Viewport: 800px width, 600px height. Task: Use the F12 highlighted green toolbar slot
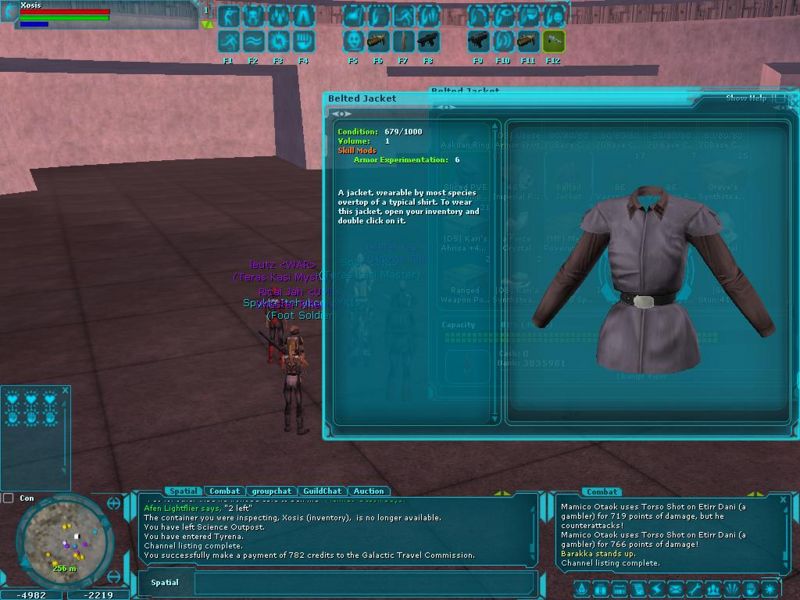coord(553,41)
